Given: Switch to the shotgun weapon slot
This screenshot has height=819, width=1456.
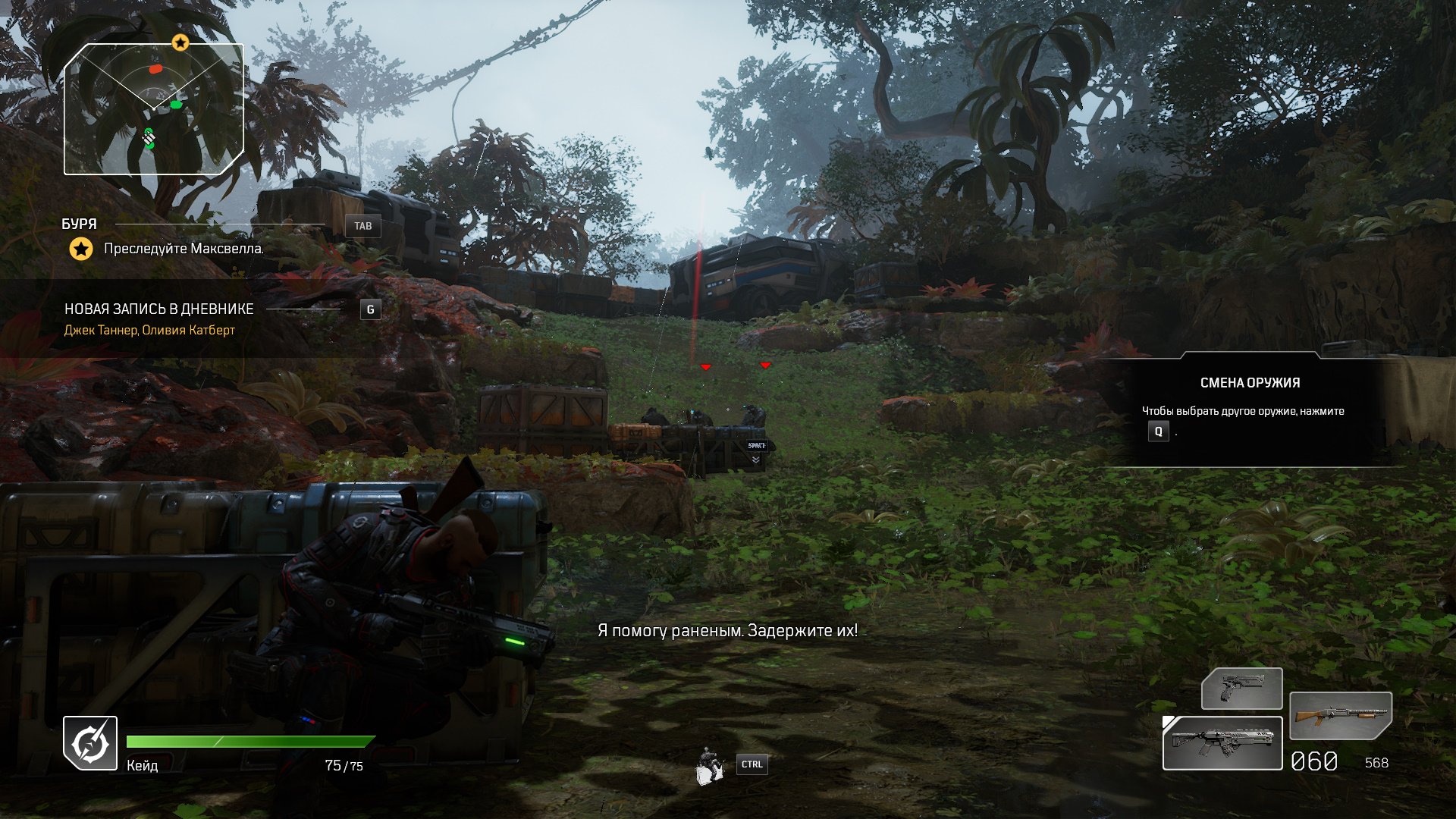Looking at the screenshot, I should pos(1340,715).
